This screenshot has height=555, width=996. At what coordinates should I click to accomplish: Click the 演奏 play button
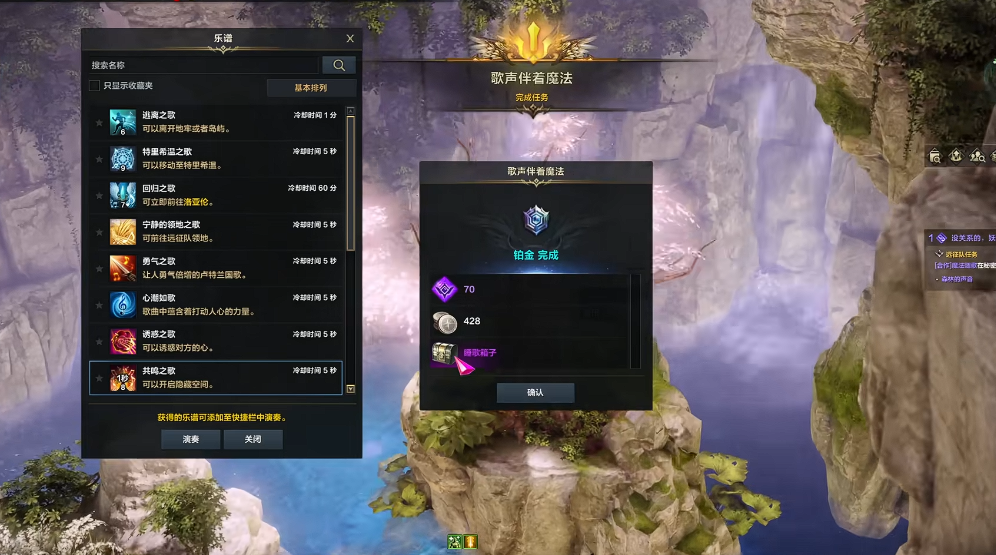[190, 439]
